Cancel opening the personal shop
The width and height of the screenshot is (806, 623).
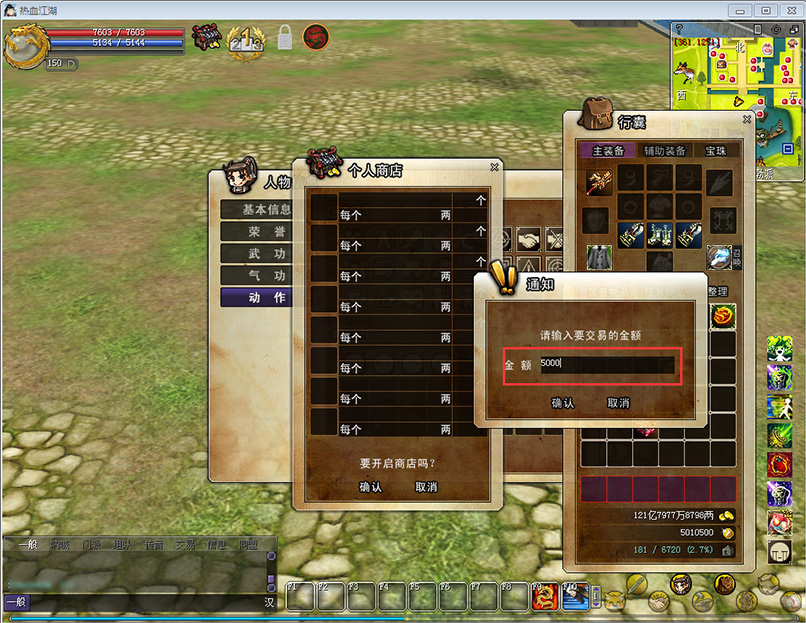[426, 487]
